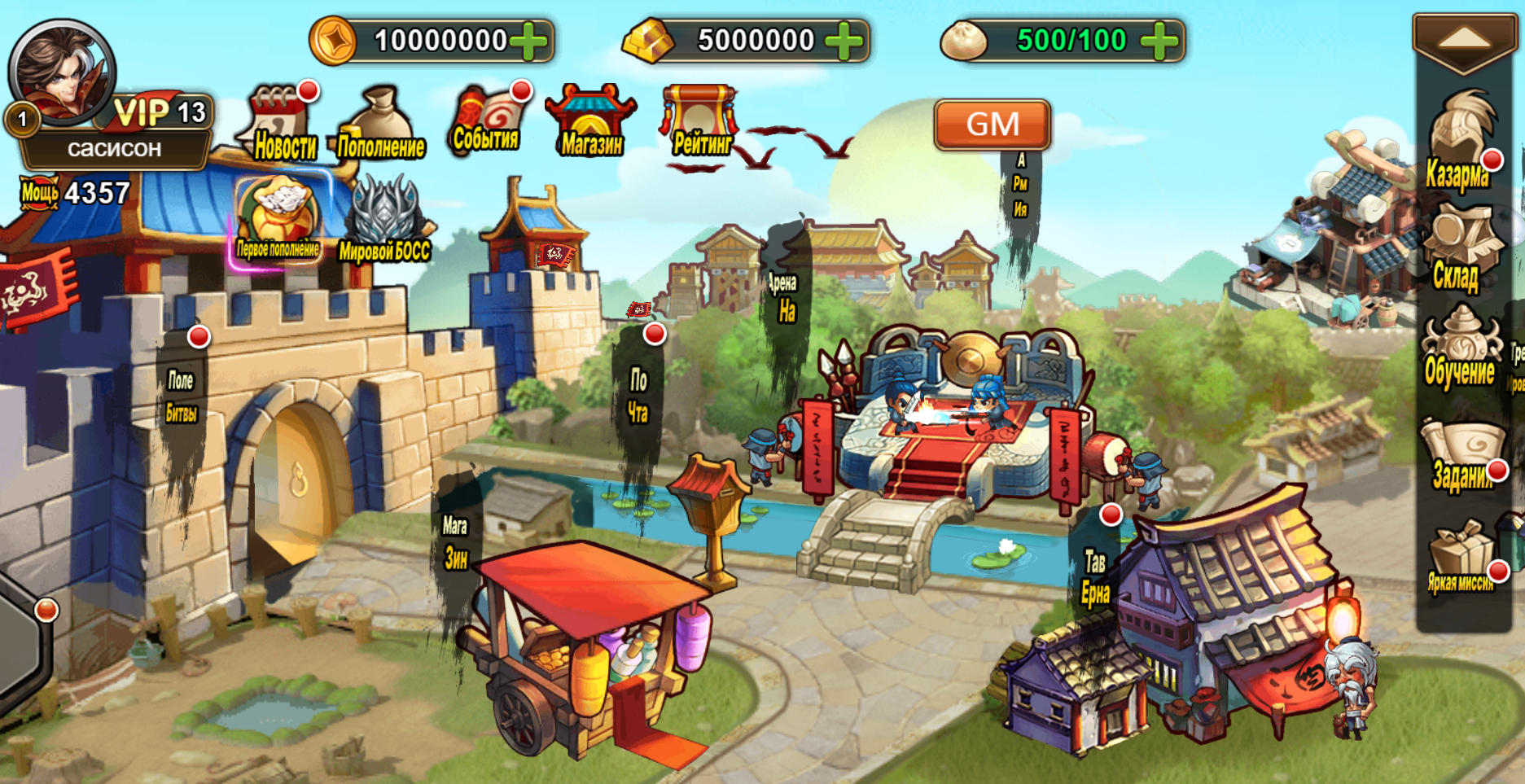Viewport: 1525px width, 784px height.
Task: Refill stamina buns with the plus button
Action: click(1159, 41)
